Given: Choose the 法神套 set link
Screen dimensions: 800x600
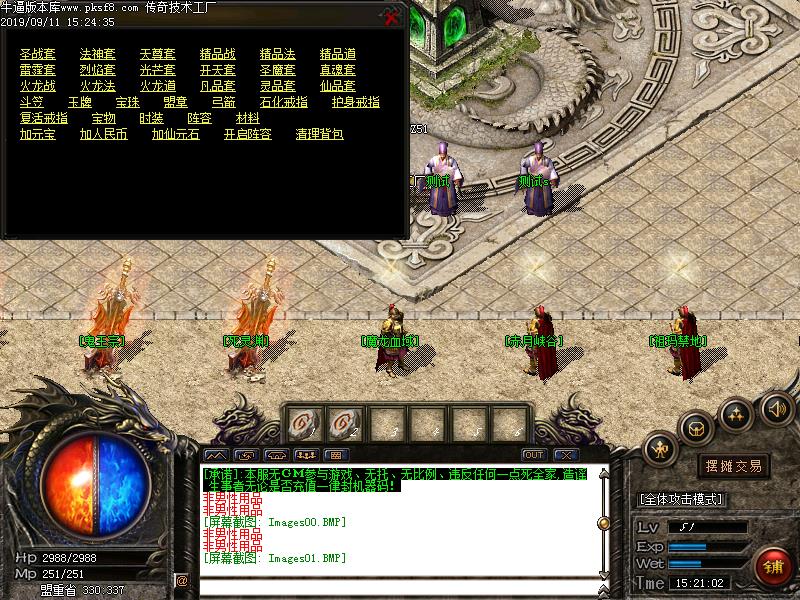Looking at the screenshot, I should pos(98,54).
